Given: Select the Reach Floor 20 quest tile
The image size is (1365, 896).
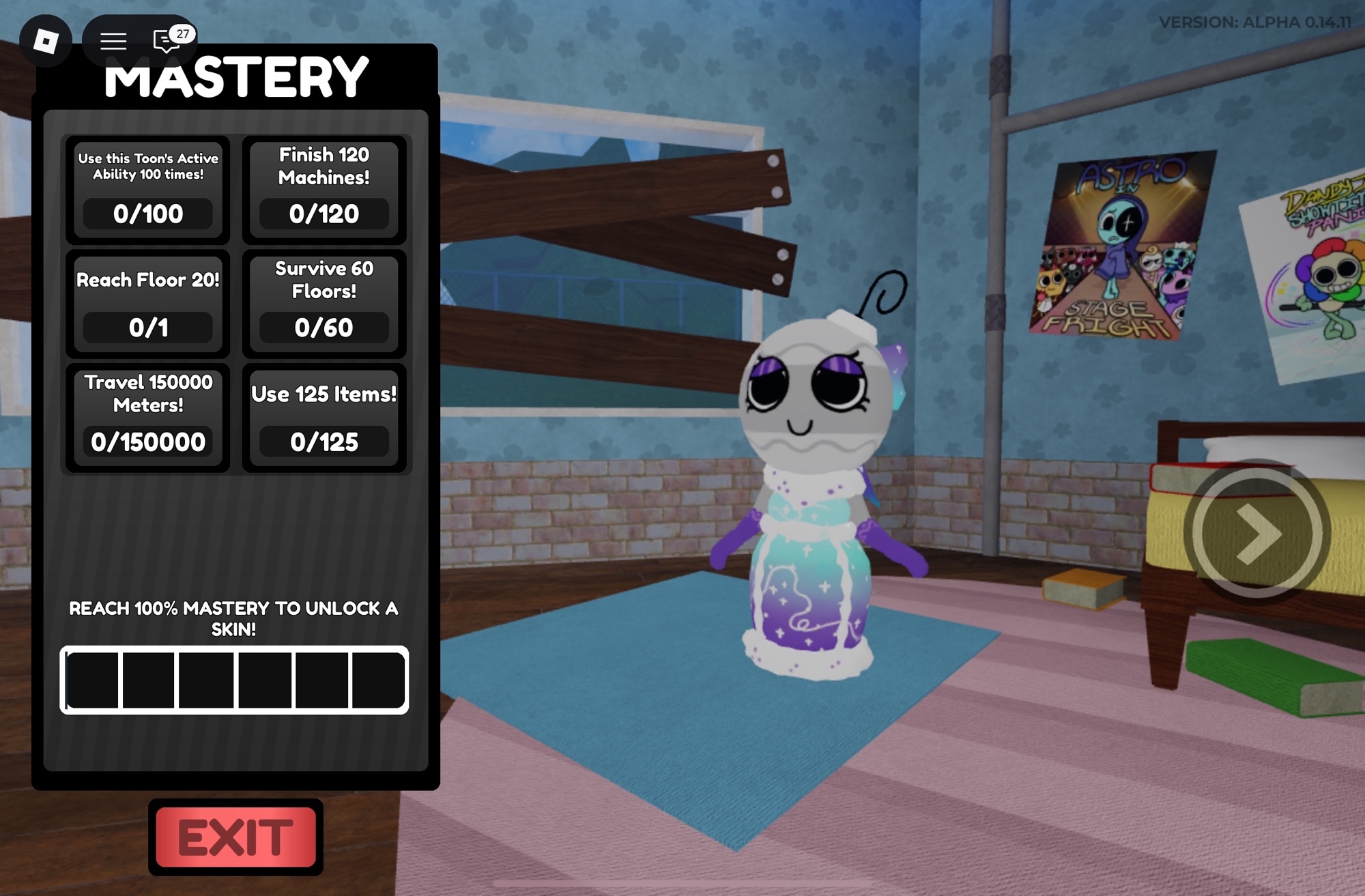Looking at the screenshot, I should [x=148, y=304].
